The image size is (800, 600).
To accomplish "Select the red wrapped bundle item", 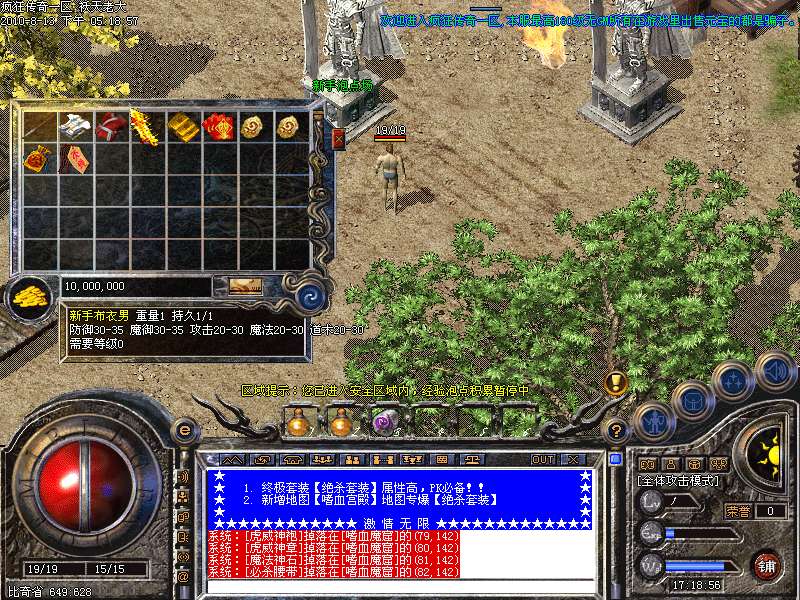I will point(110,127).
